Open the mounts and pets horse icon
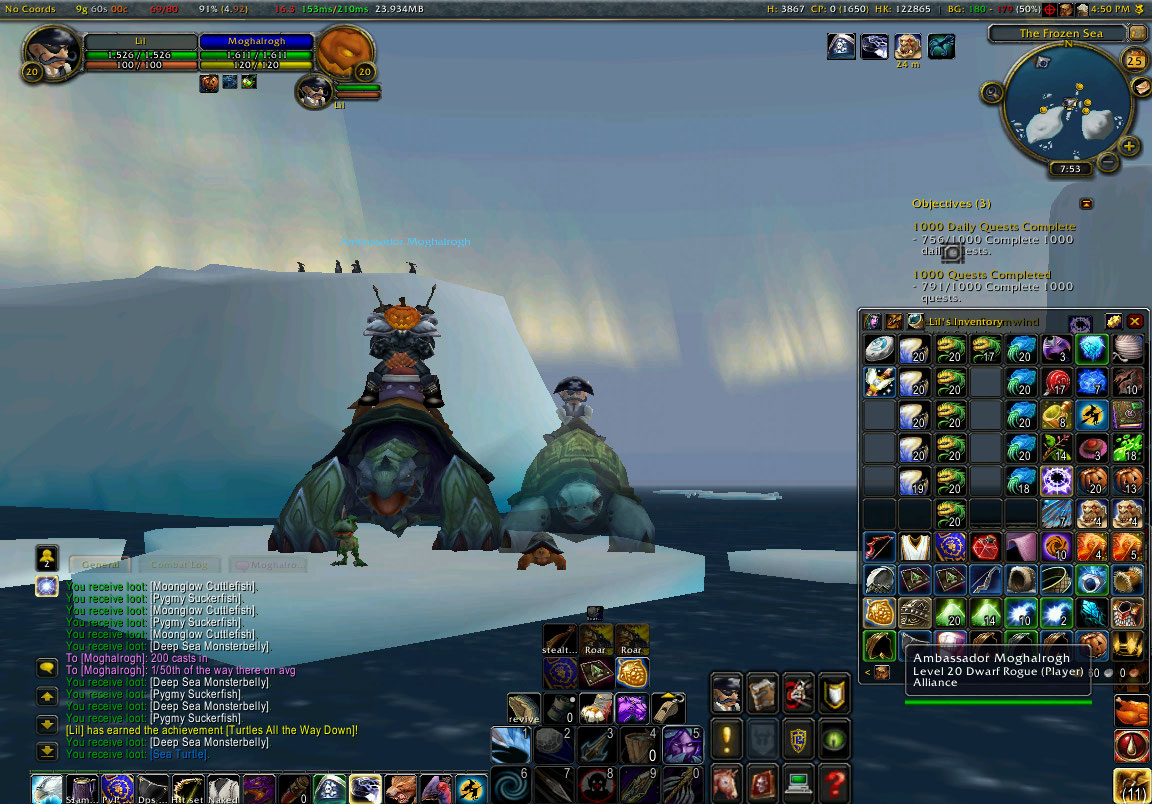 pyautogui.click(x=727, y=780)
